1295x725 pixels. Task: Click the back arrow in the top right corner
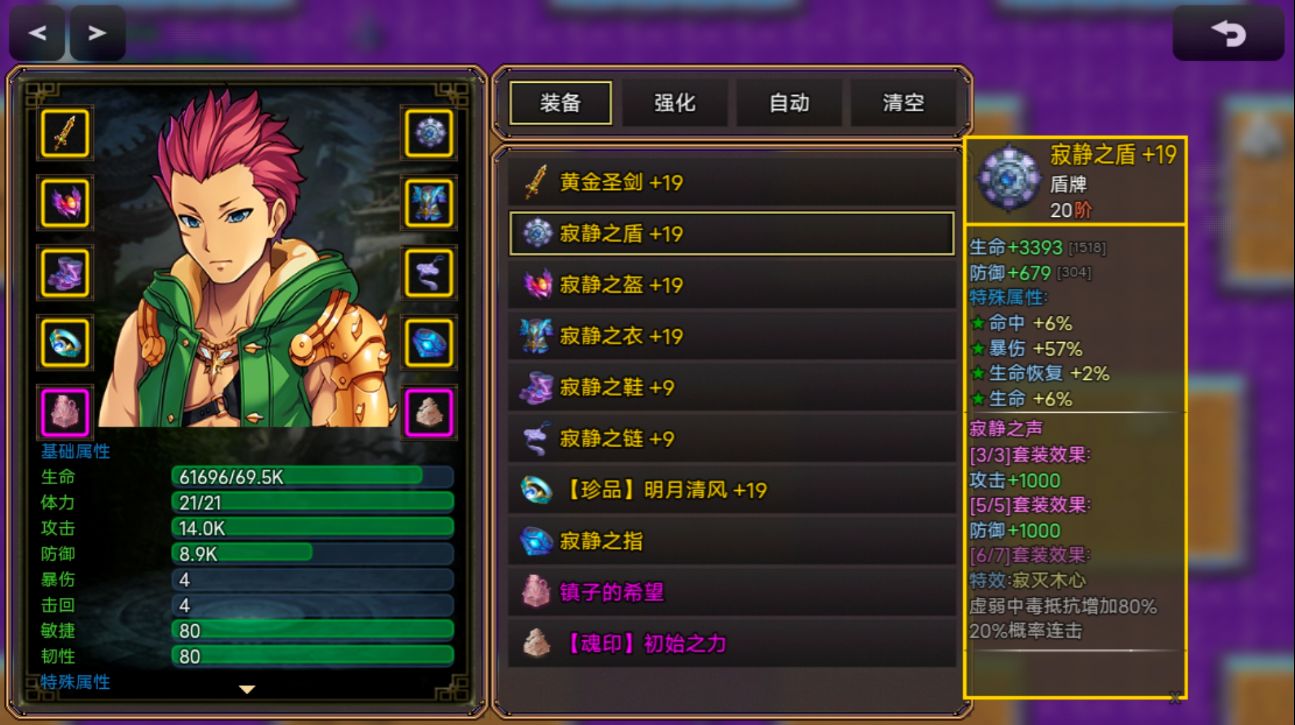[x=1229, y=31]
